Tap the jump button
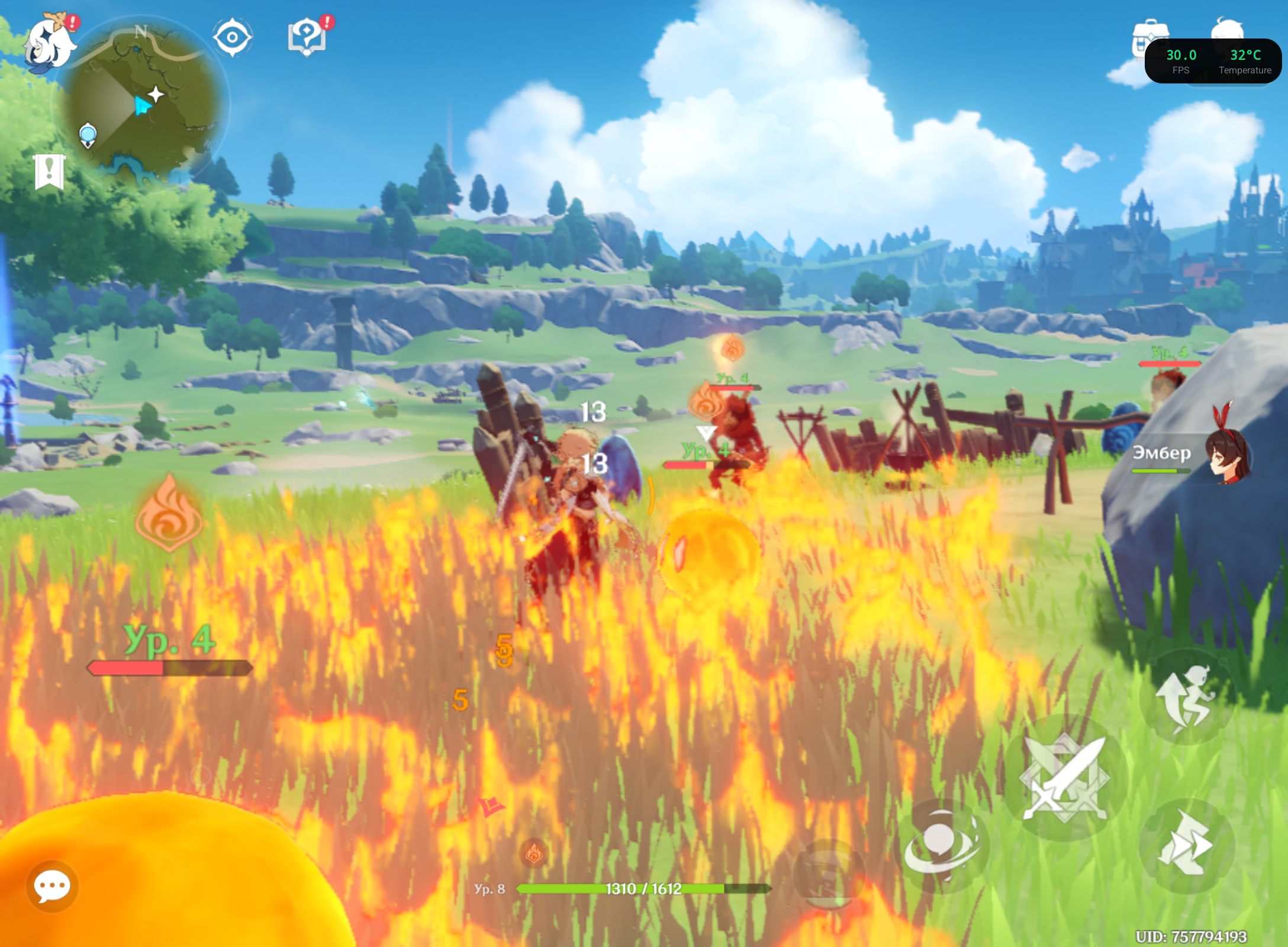The height and width of the screenshot is (947, 1288). [1187, 697]
